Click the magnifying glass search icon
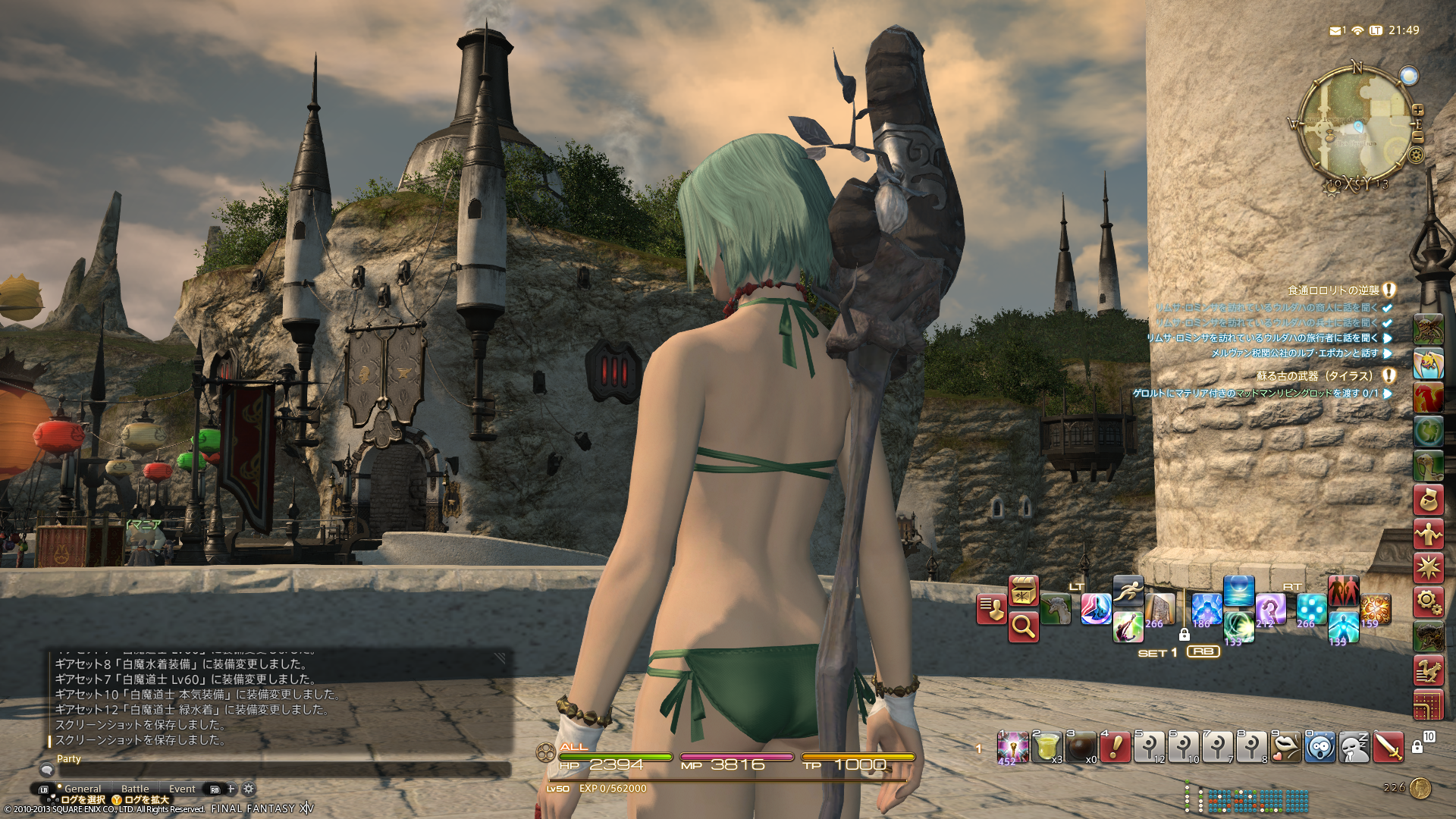This screenshot has height=819, width=1456. coord(1023,626)
